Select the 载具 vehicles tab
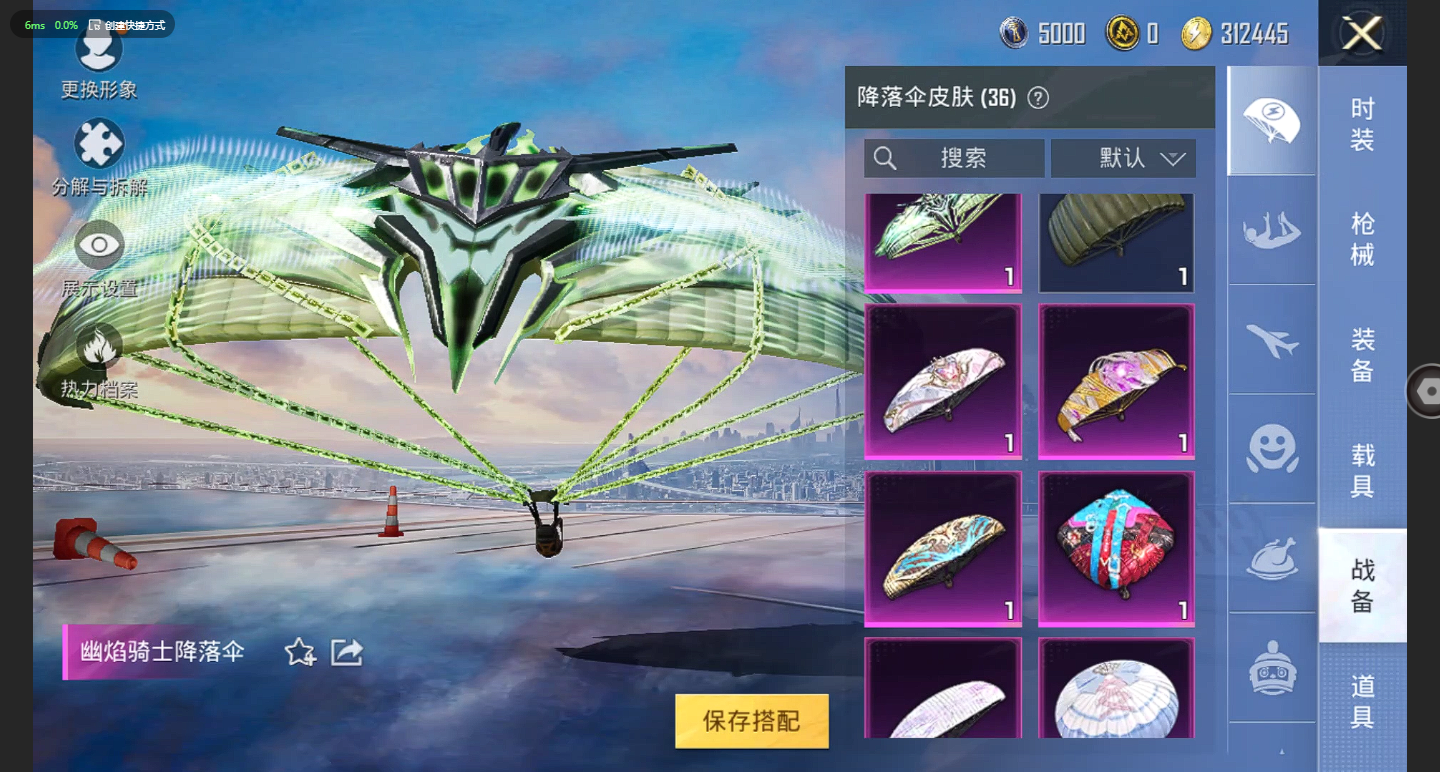 (x=1362, y=471)
